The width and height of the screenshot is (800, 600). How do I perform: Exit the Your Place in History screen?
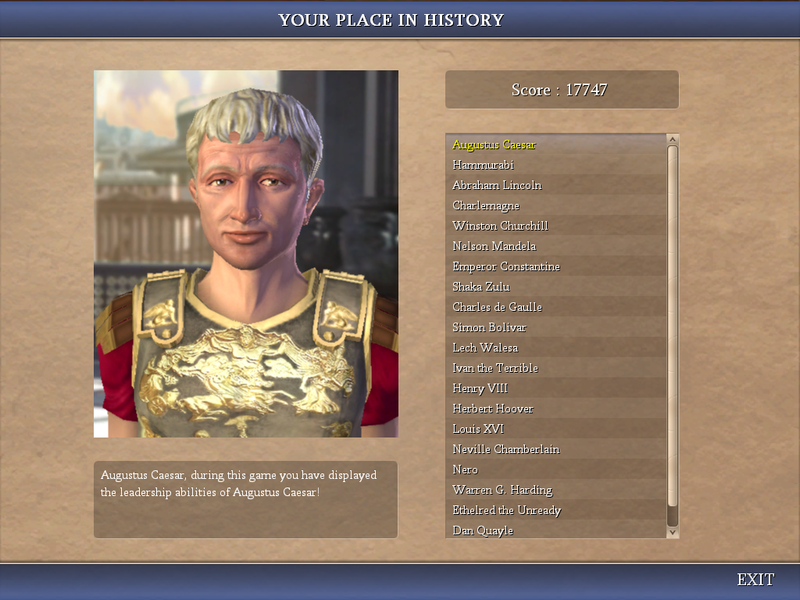click(x=755, y=580)
